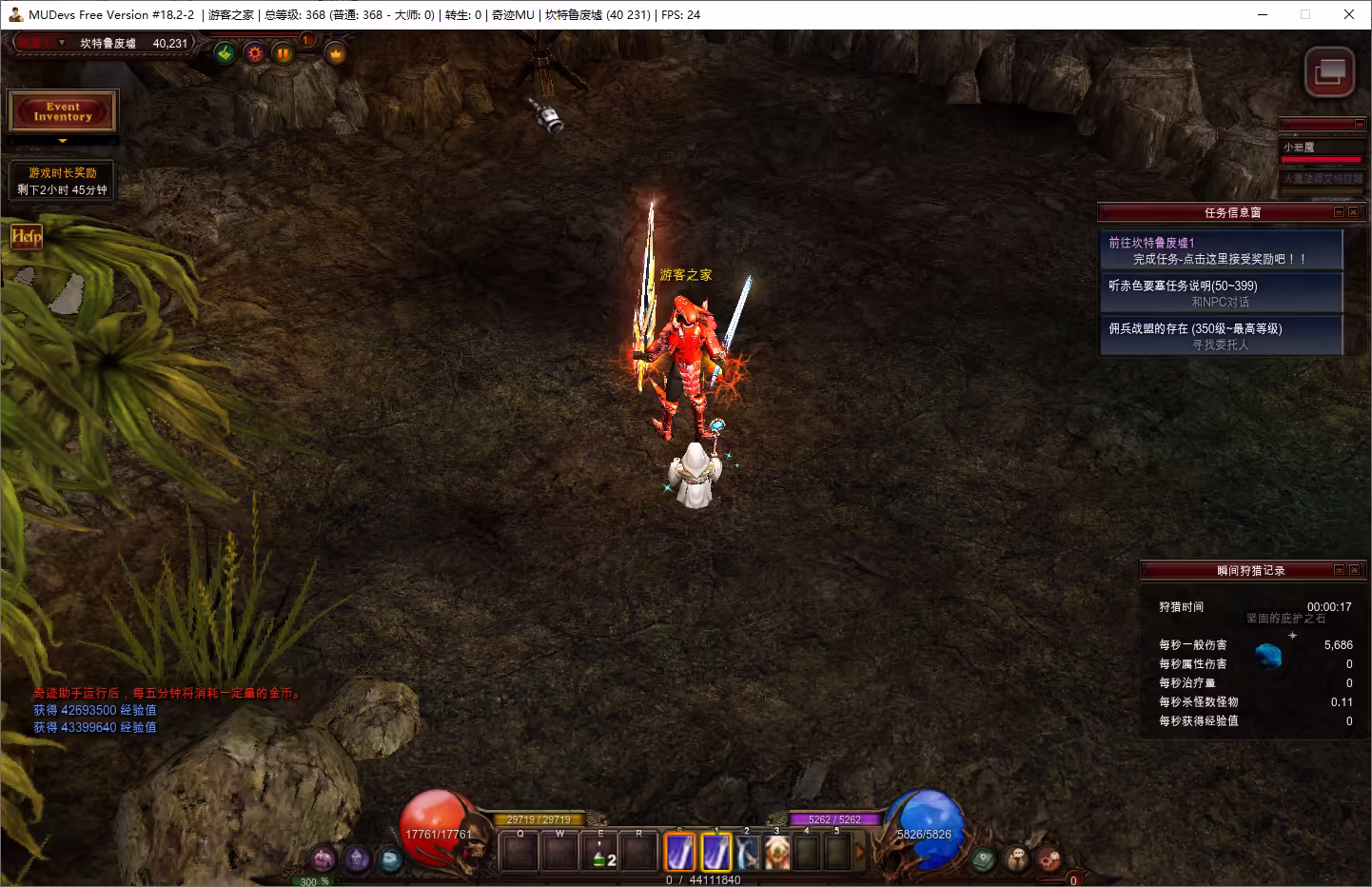Select the green potion slot on hotbar

(600, 853)
